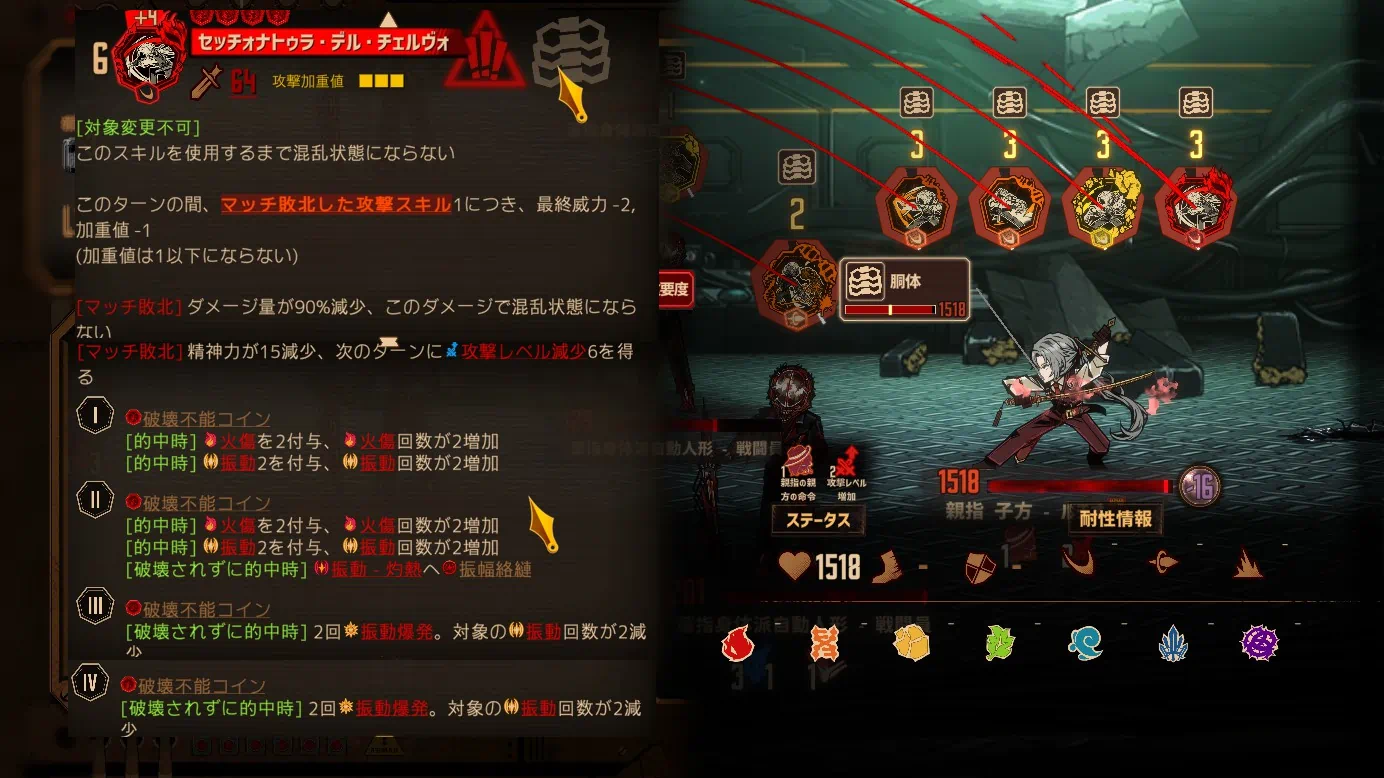
Task: Click the purple 16 sanity orb
Action: [1199, 487]
